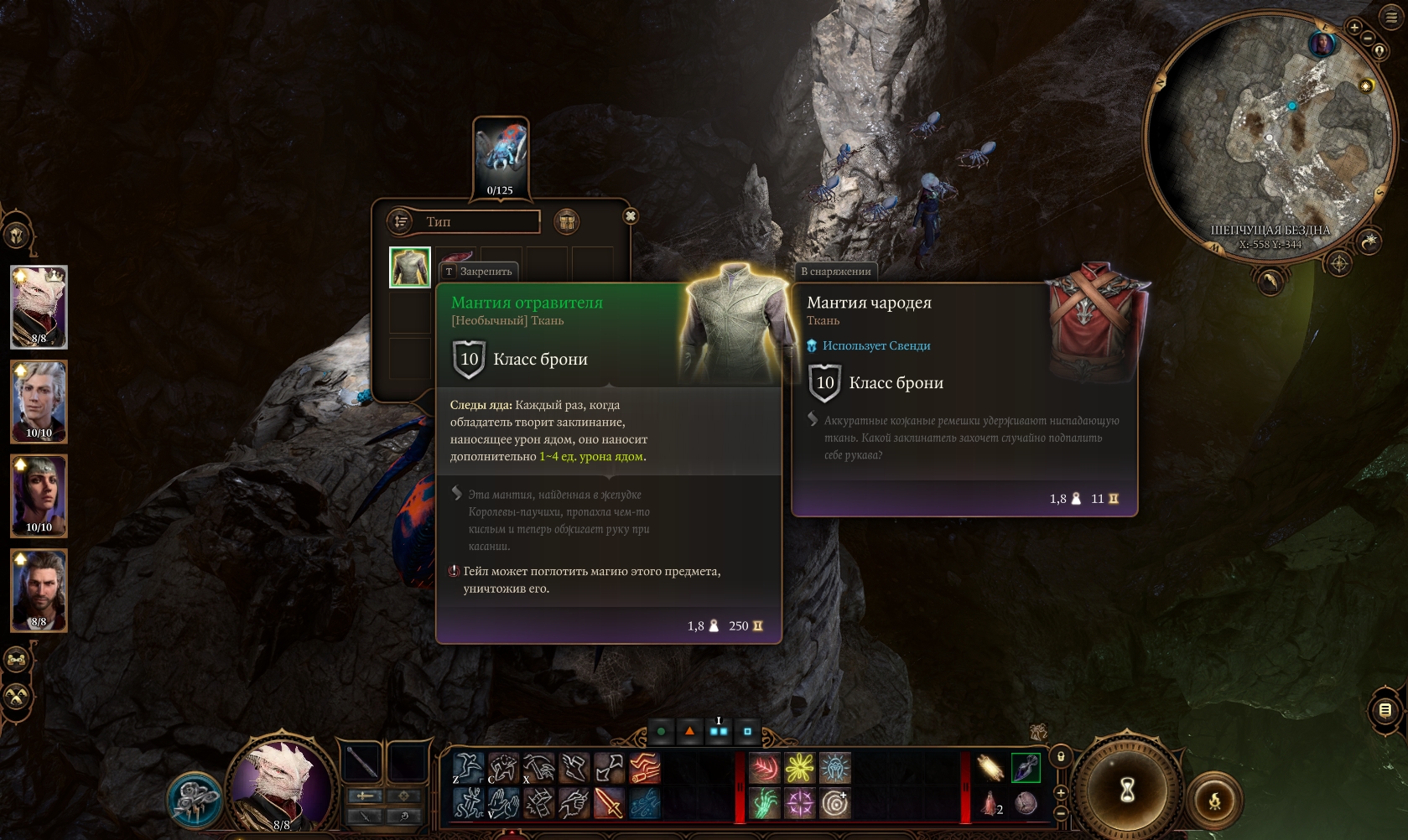1408x840 pixels.
Task: Close the spider loot window
Action: [x=631, y=216]
